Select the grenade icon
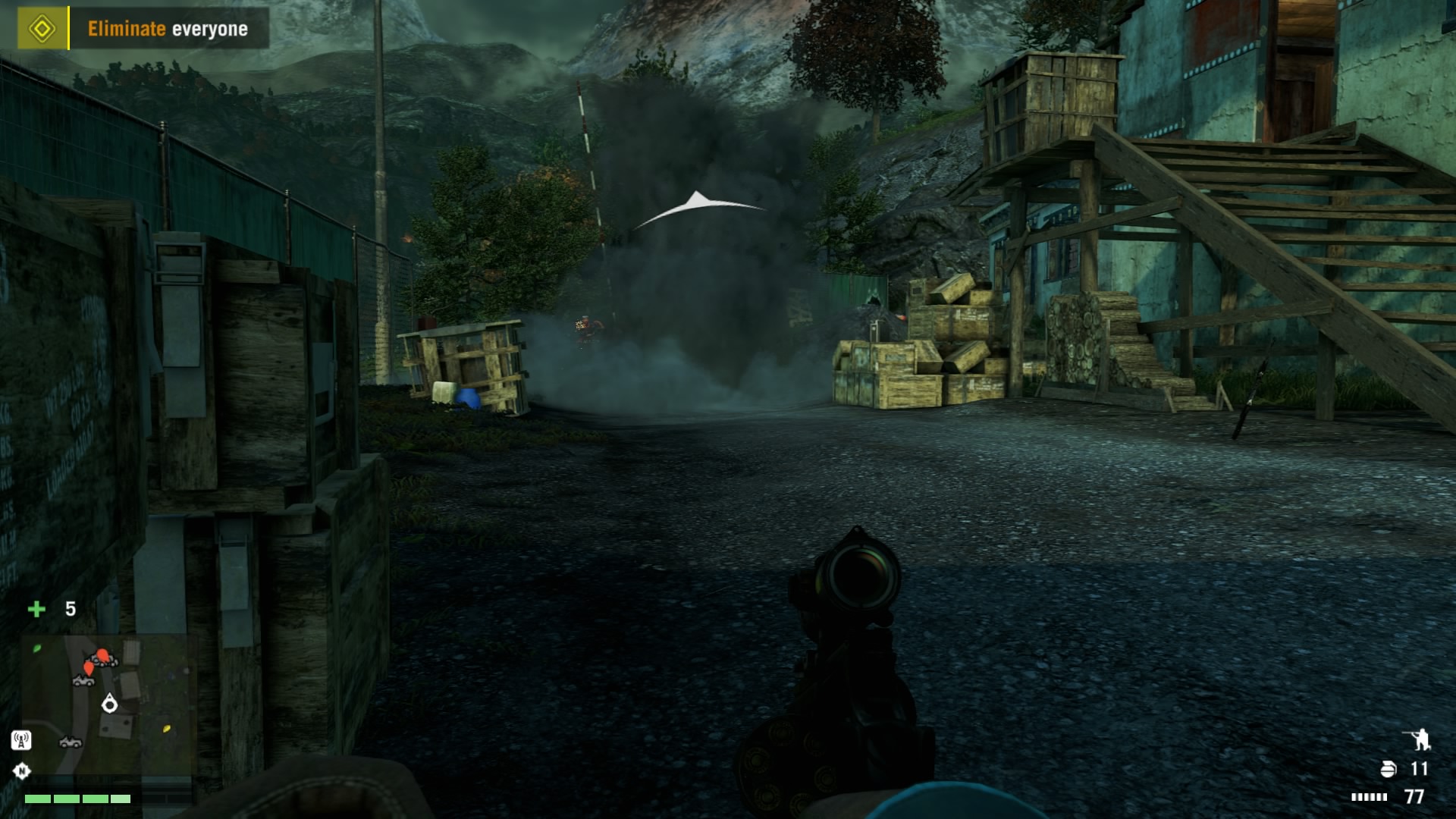Screen dimensions: 1456x819 1388,769
